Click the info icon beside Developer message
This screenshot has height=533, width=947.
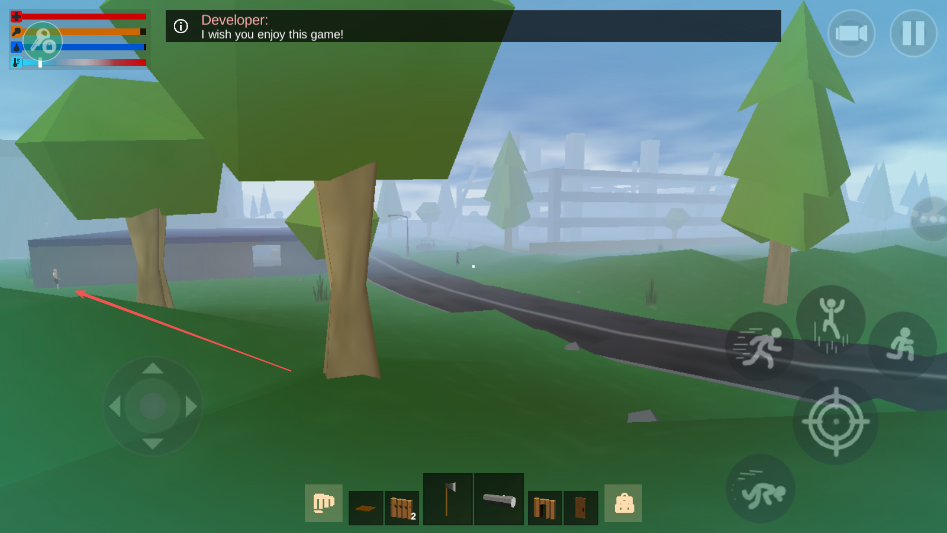click(181, 26)
